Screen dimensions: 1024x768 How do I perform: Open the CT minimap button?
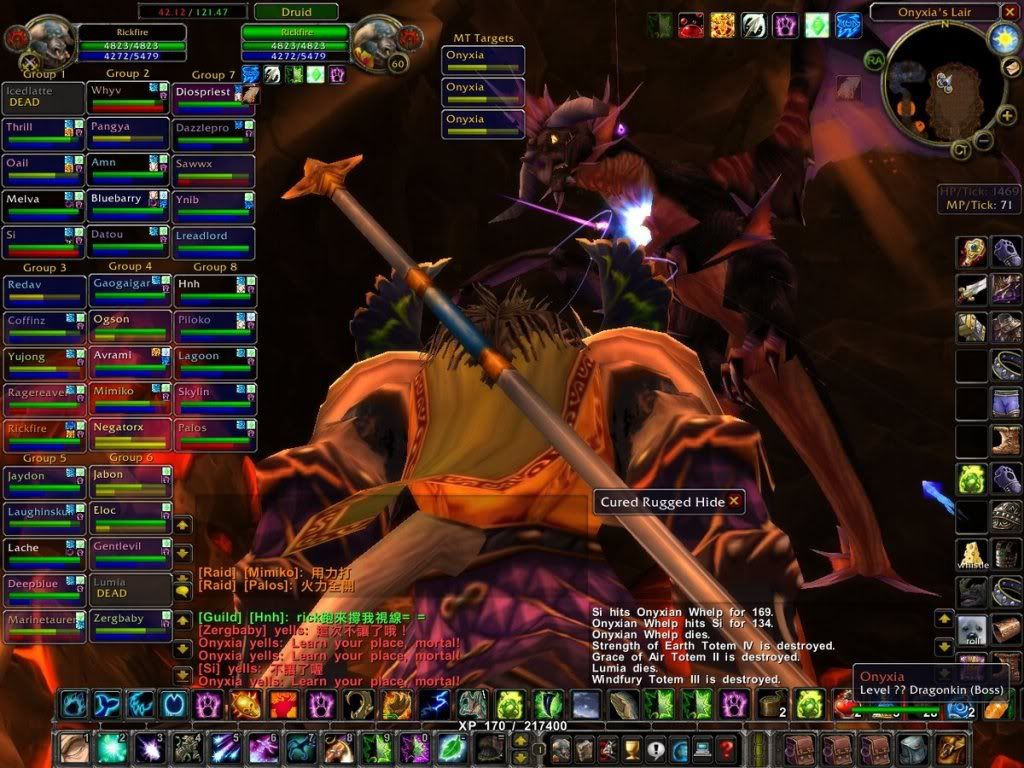click(x=960, y=150)
